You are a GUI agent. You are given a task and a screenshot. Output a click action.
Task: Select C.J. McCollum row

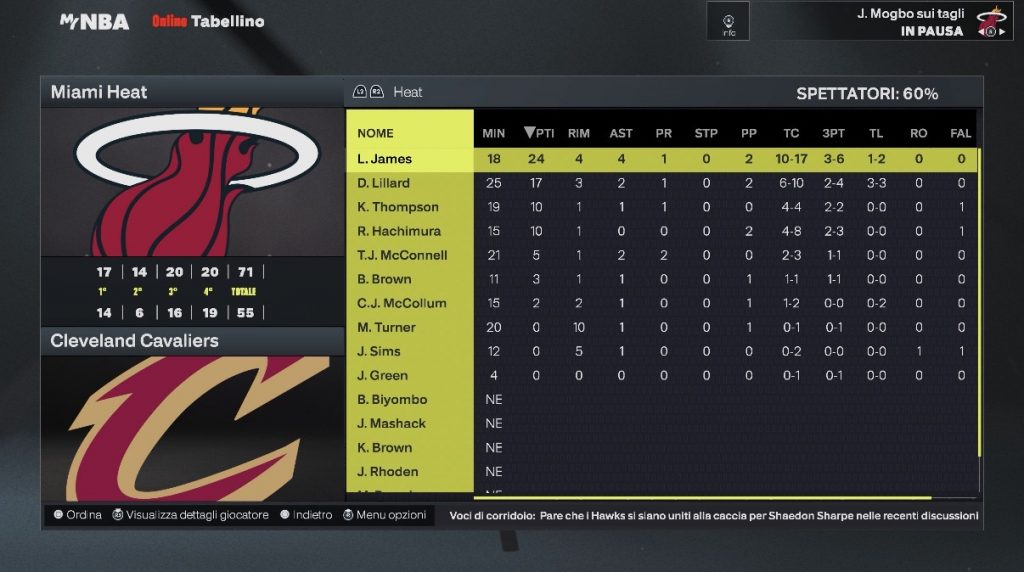(x=402, y=303)
